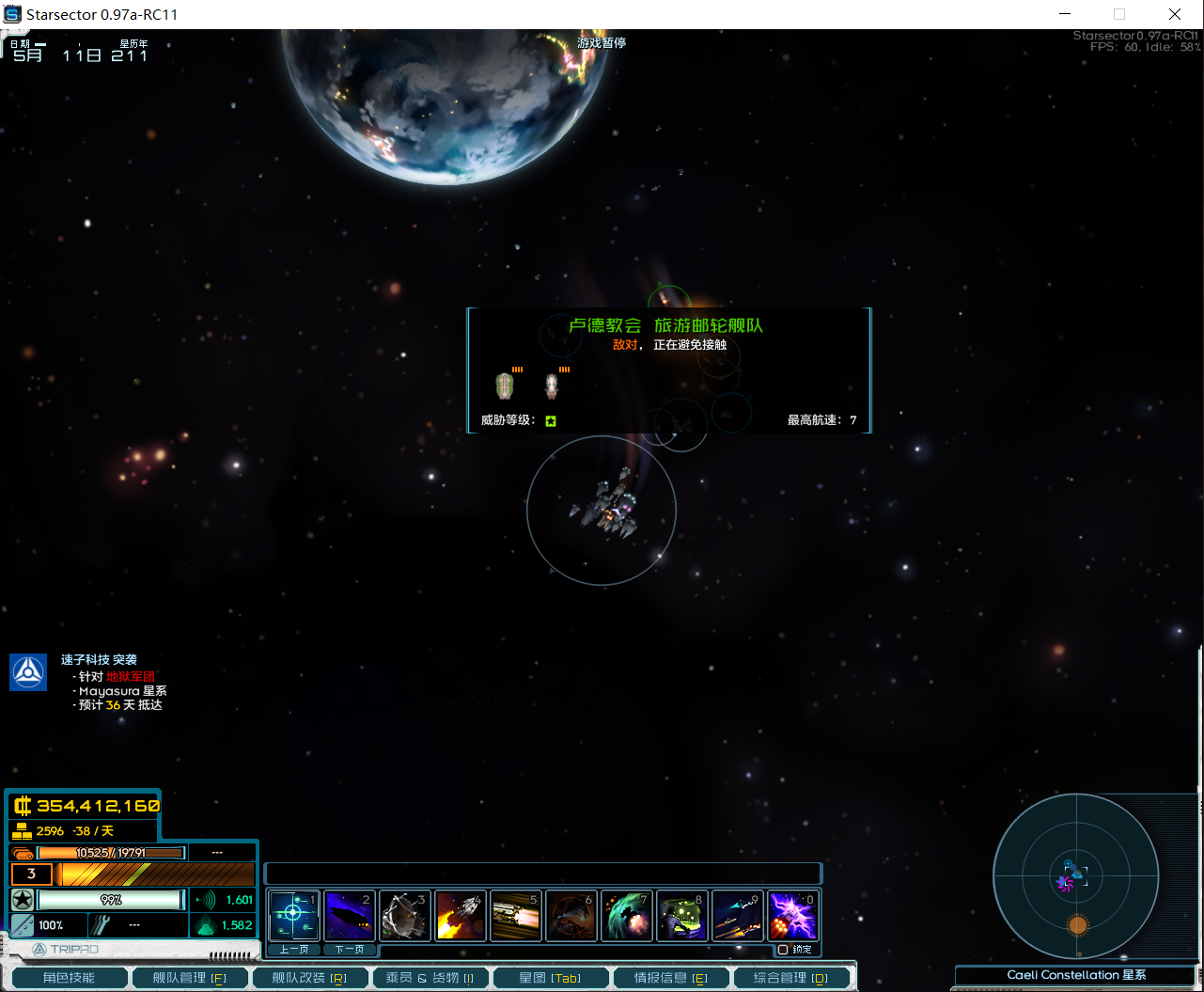1204x992 pixels.
Task: Go to previous ability page with 上一页
Action: coord(293,950)
